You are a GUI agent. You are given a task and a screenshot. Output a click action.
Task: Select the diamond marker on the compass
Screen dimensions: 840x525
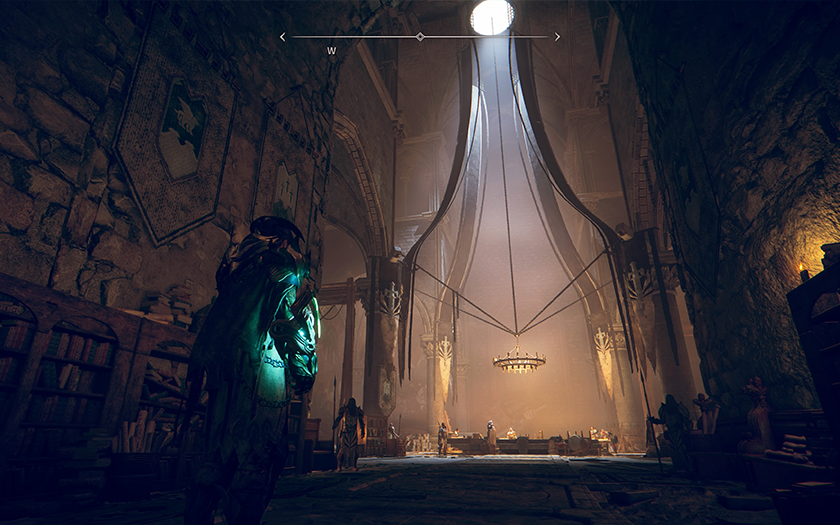(x=420, y=37)
